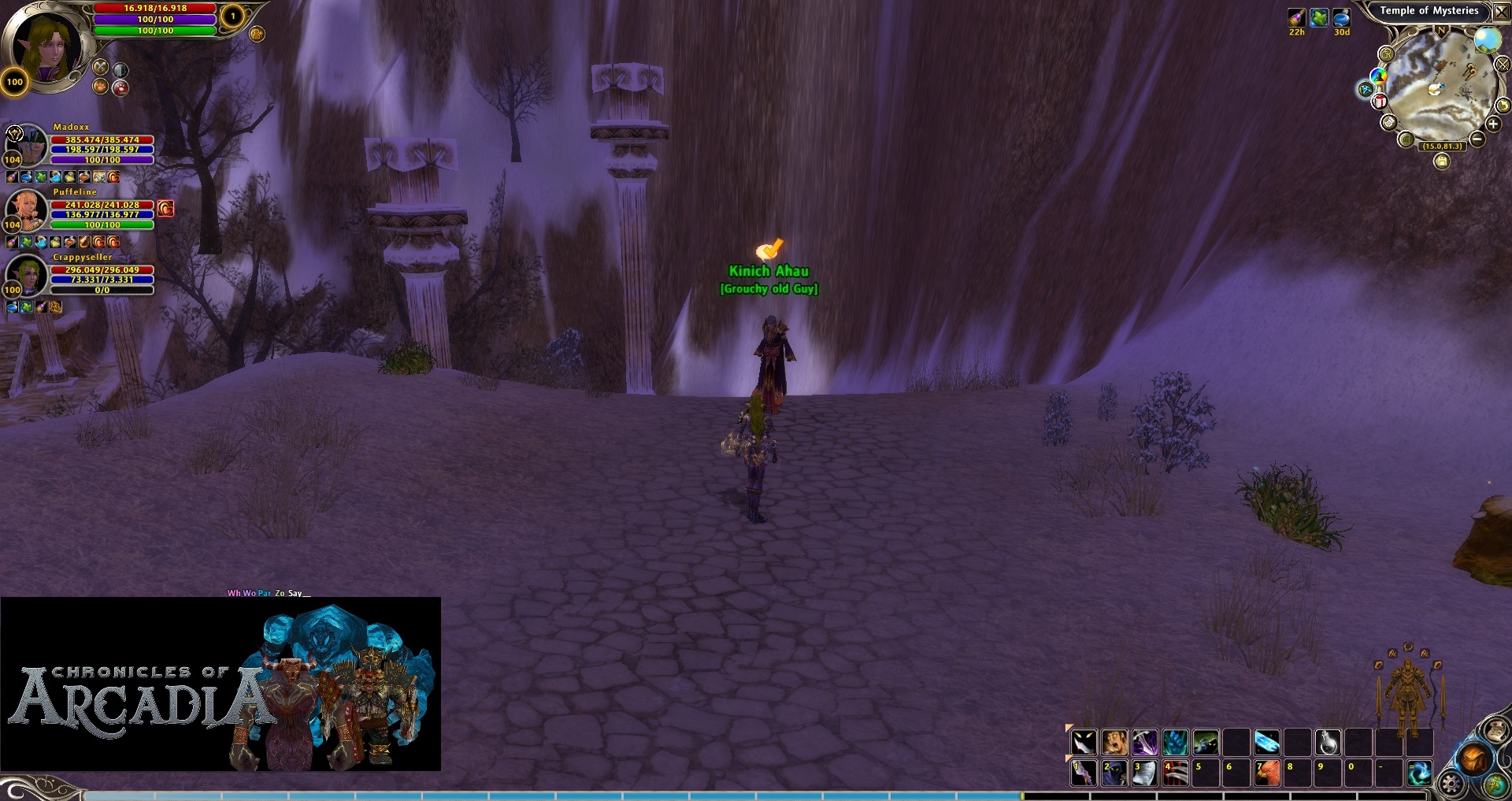Image resolution: width=1512 pixels, height=801 pixels.
Task: Click the Chronicles of Arcadia logo overlay
Action: coord(220,684)
